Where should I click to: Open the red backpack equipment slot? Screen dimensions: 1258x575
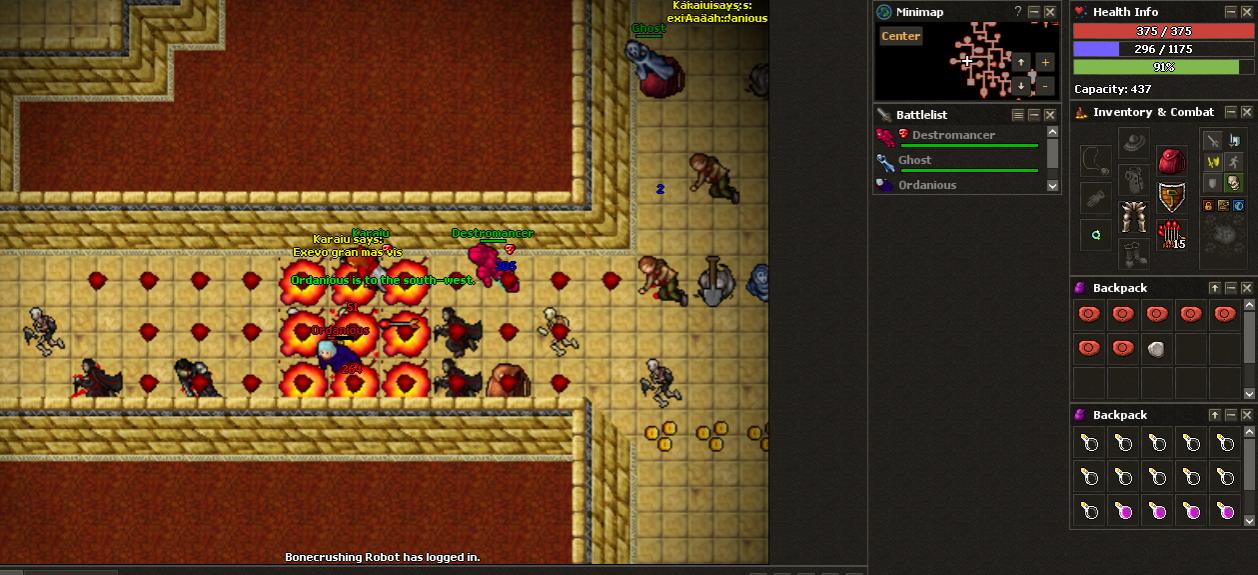(x=1172, y=160)
